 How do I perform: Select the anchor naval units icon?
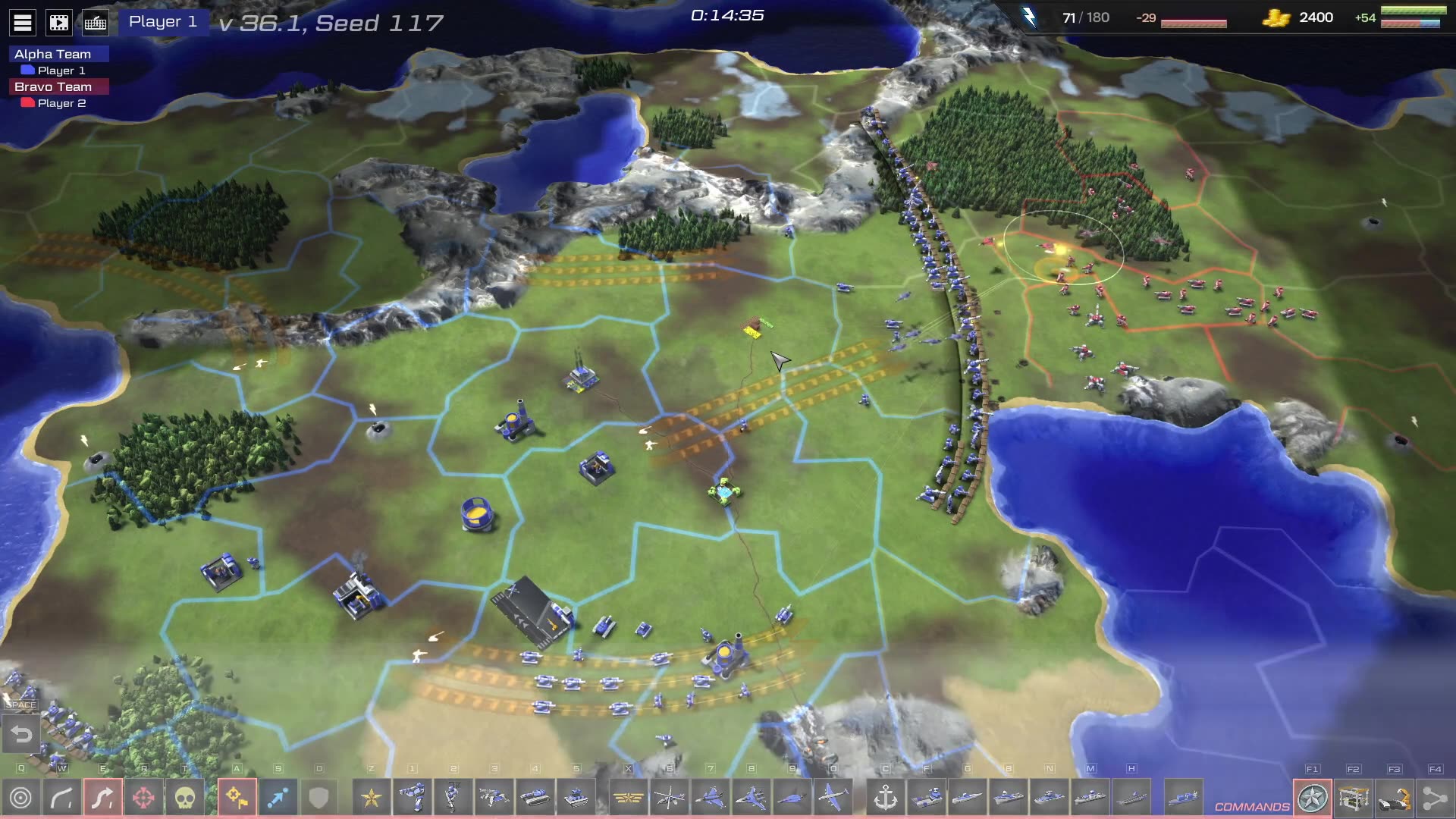886,798
